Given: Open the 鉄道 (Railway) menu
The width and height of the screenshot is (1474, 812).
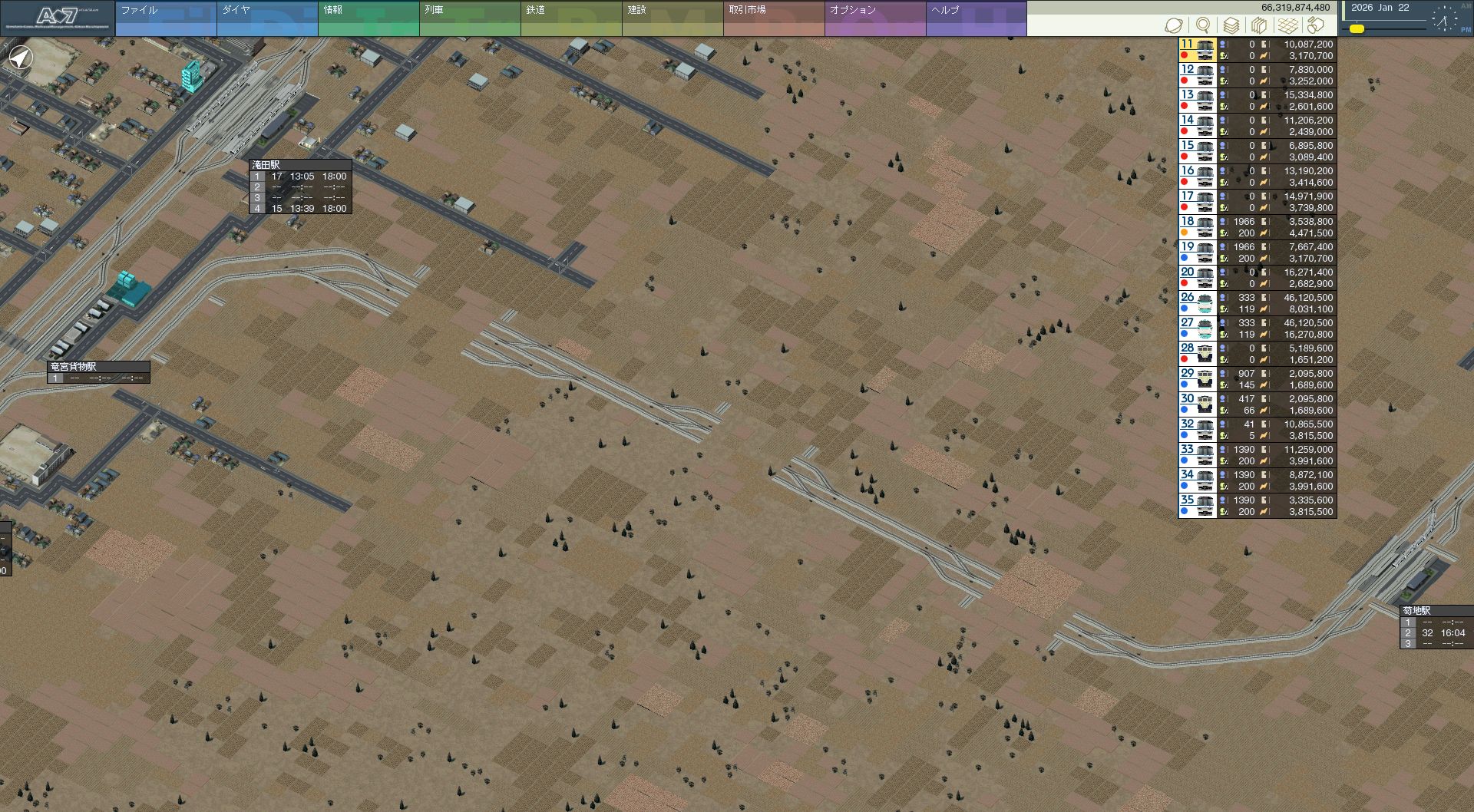Looking at the screenshot, I should pyautogui.click(x=570, y=18).
